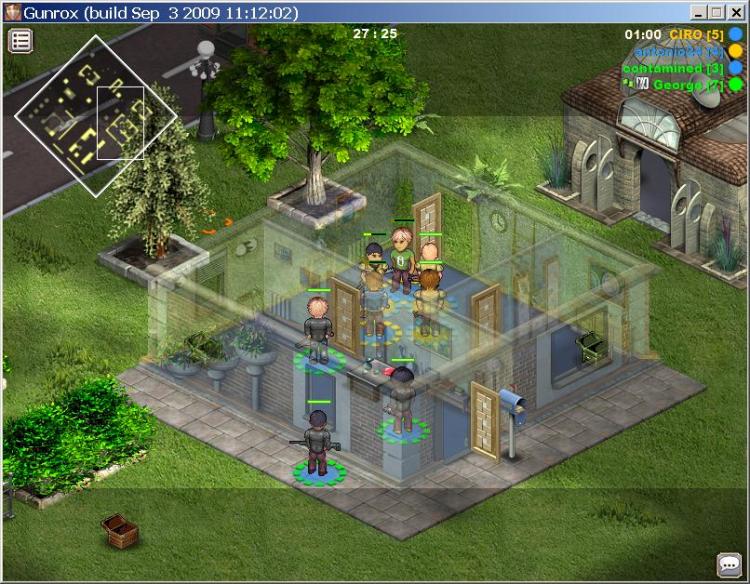Open the chat speech bubble
750x584 pixels.
coord(729,565)
